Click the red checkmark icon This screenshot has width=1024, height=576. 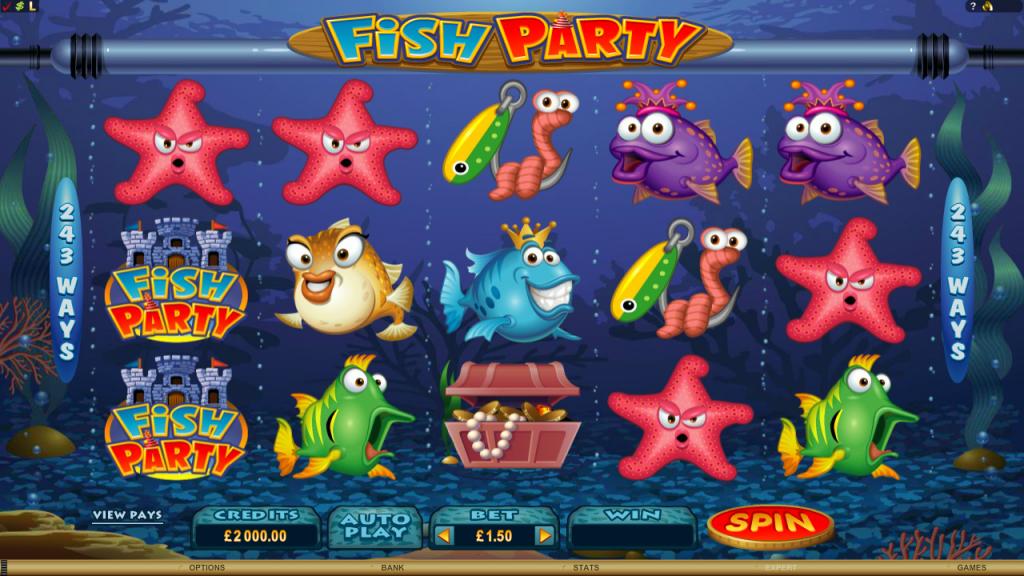coord(6,7)
